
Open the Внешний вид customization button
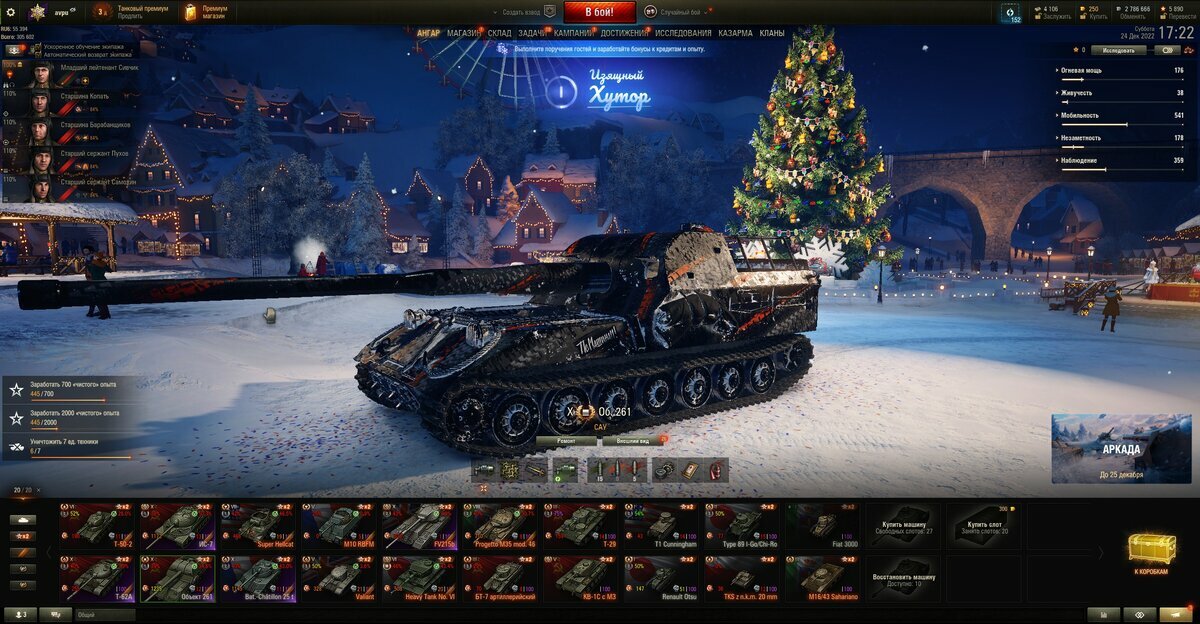(x=633, y=440)
